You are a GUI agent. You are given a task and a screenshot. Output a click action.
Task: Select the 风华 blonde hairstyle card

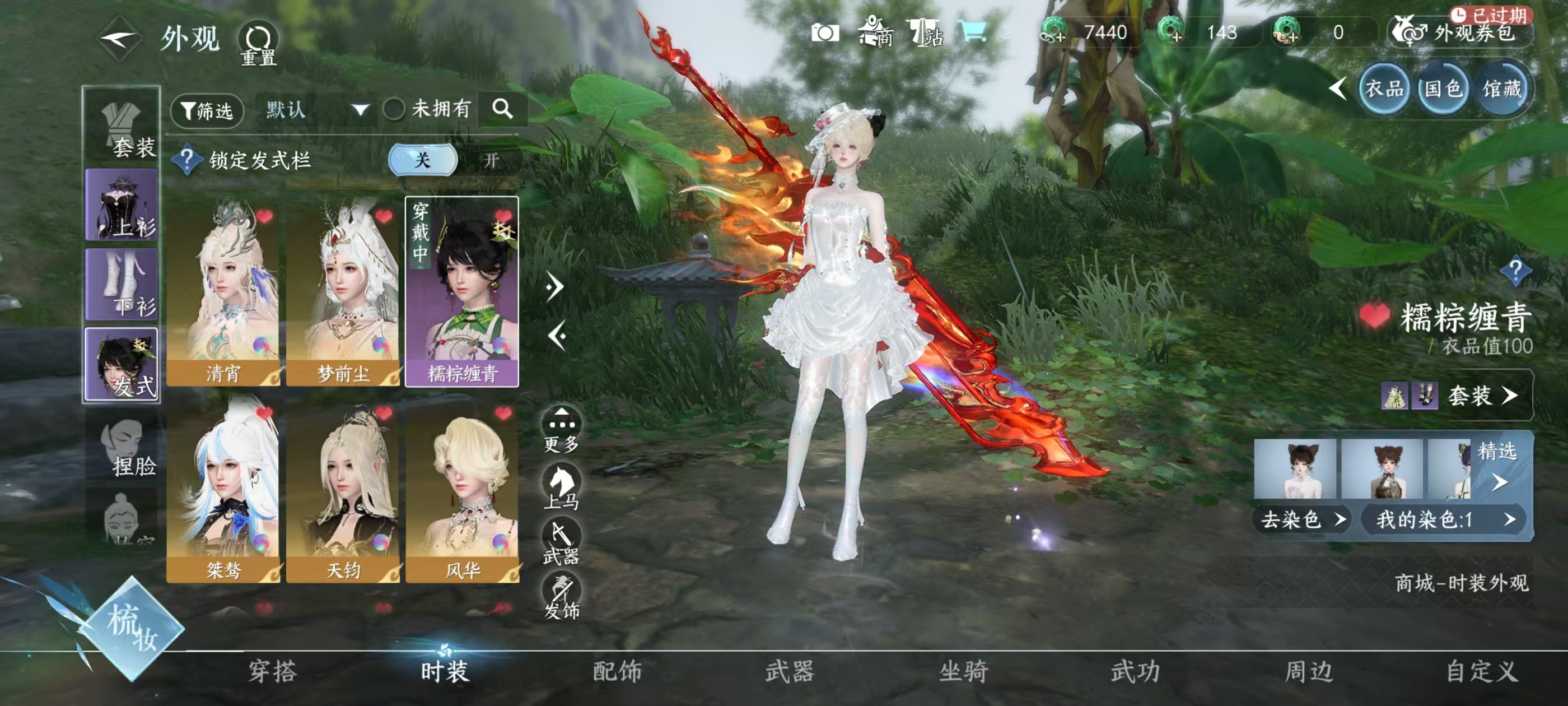(x=463, y=489)
